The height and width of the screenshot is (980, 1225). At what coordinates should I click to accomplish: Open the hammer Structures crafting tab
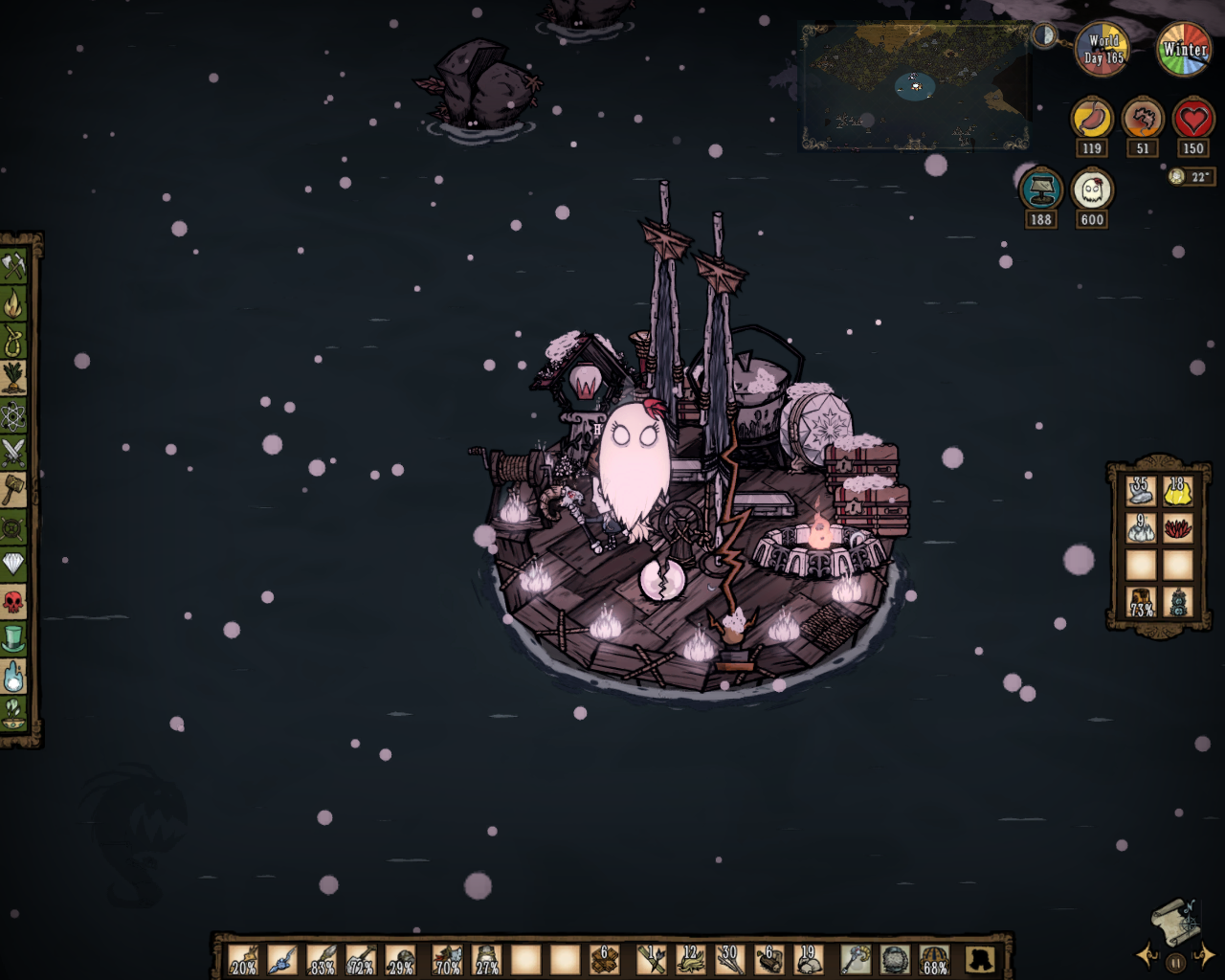tap(13, 489)
